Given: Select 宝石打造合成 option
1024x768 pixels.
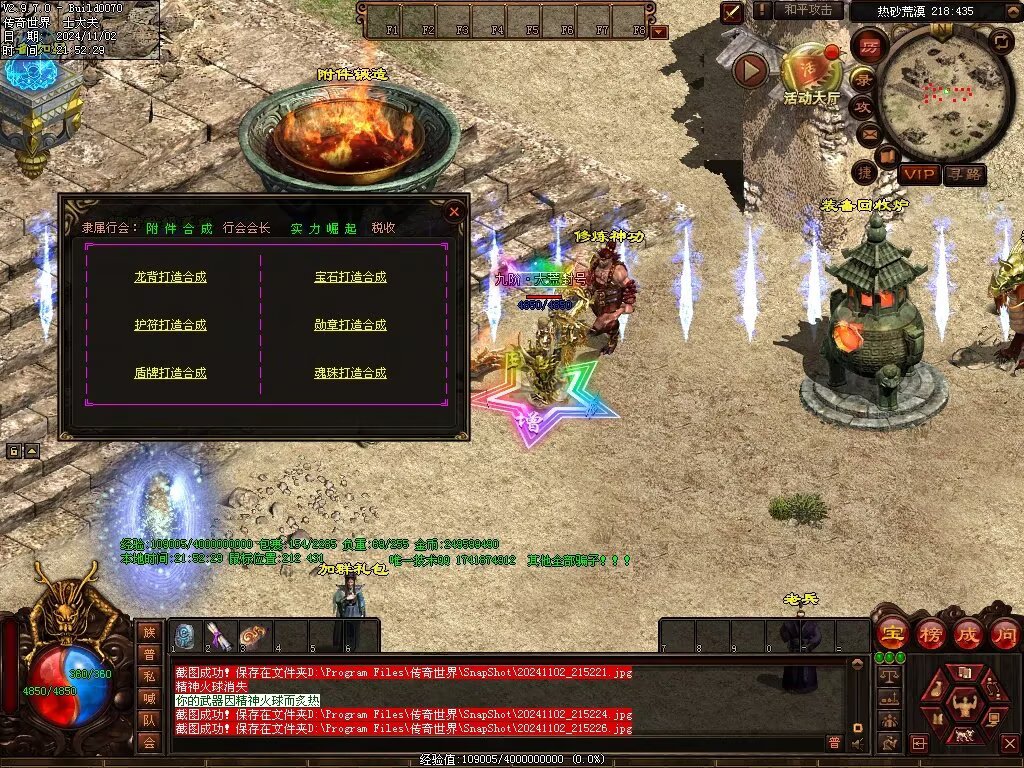Looking at the screenshot, I should [350, 277].
